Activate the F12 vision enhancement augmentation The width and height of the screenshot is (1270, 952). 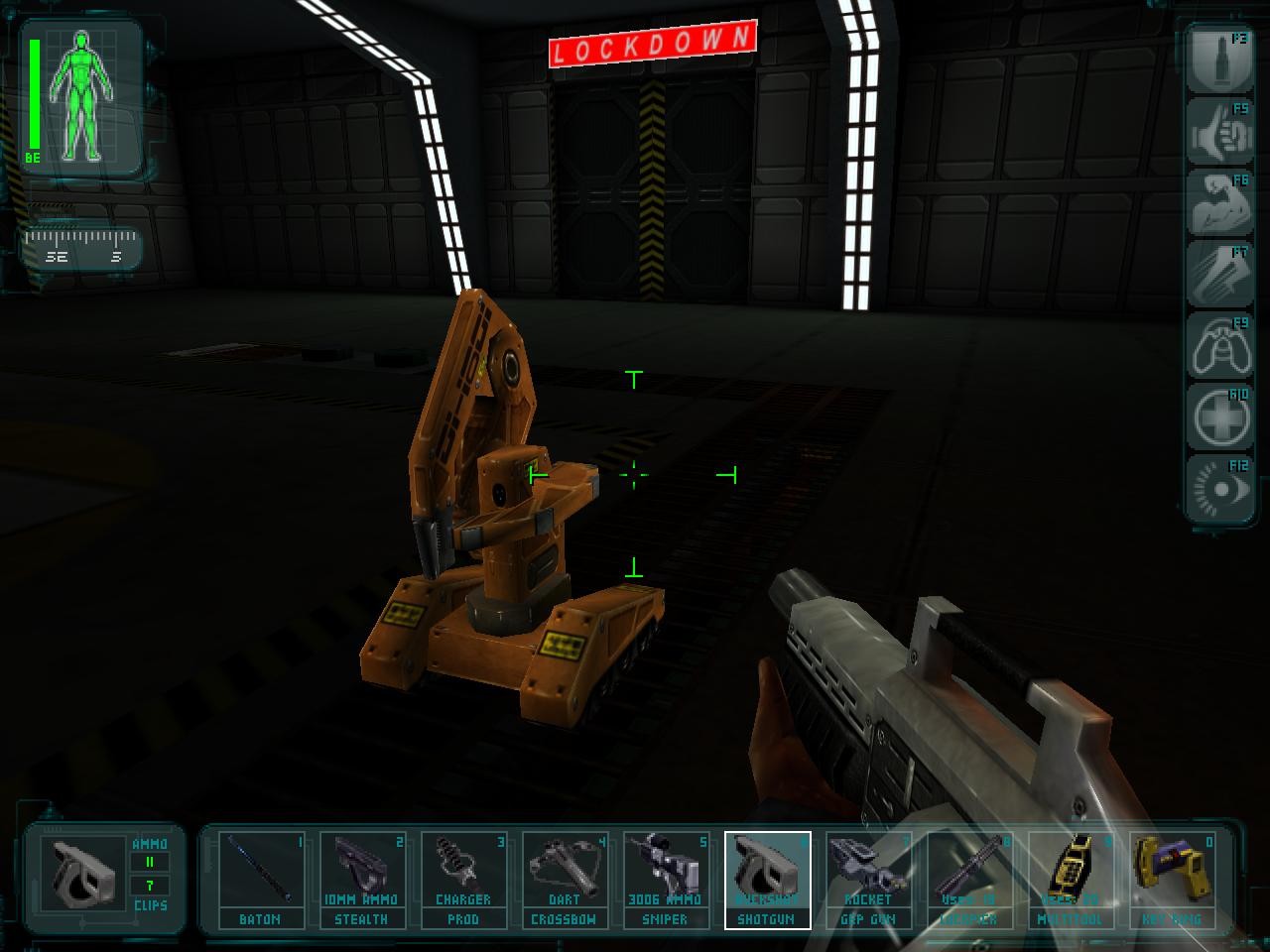coord(1218,486)
